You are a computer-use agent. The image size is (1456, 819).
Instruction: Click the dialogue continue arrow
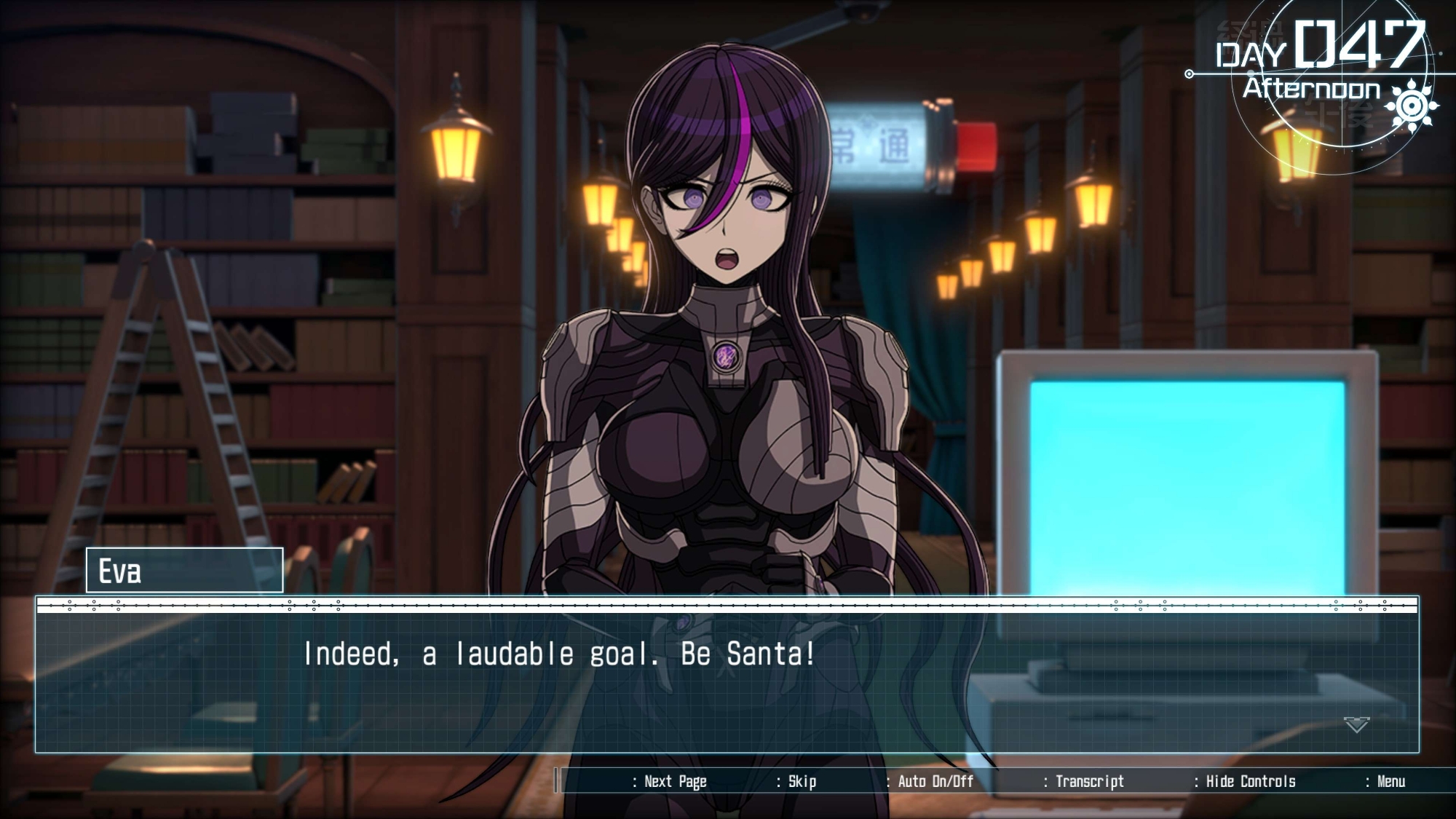1356,724
